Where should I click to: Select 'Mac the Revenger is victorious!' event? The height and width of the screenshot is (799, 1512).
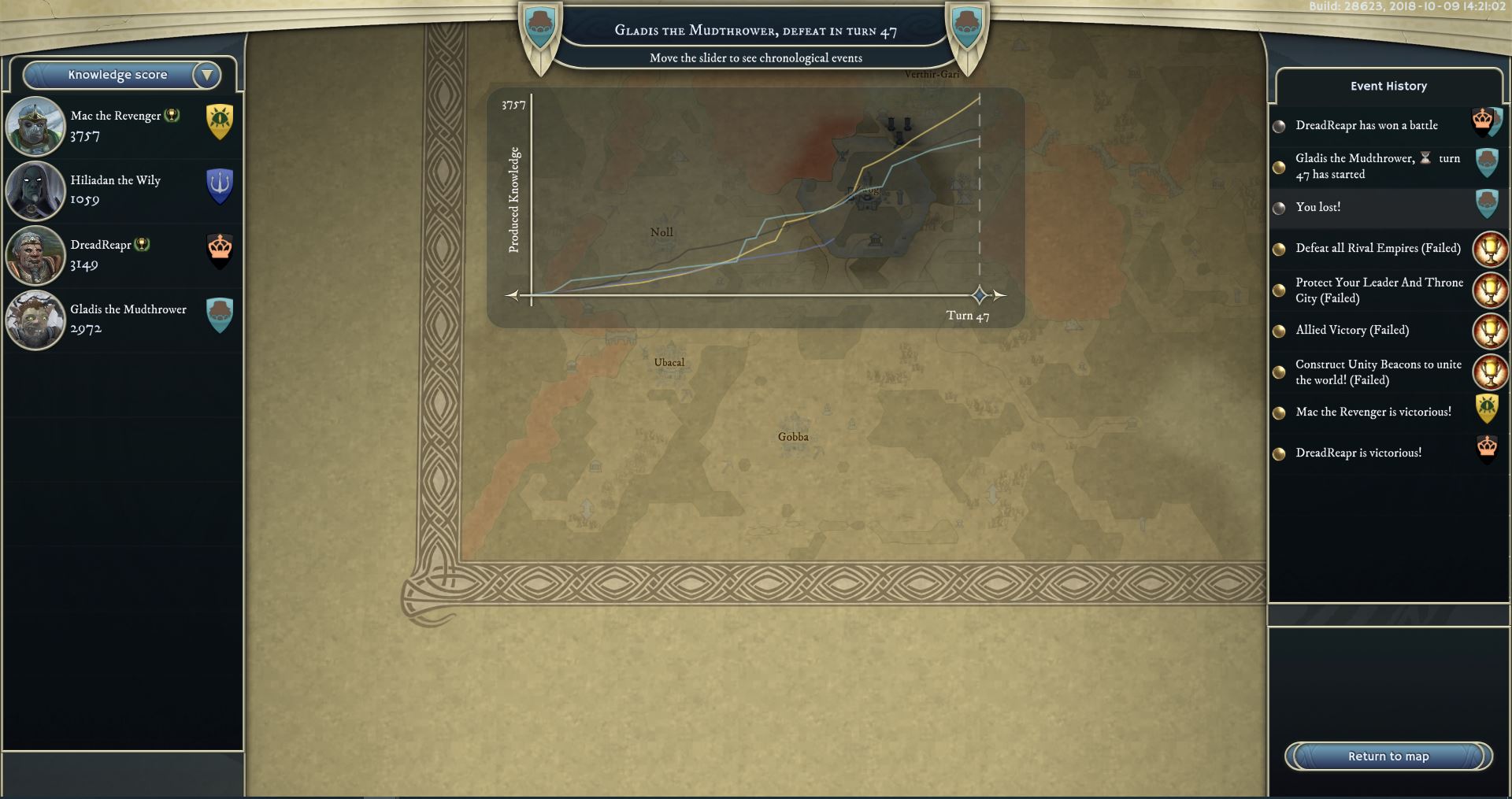click(1373, 412)
